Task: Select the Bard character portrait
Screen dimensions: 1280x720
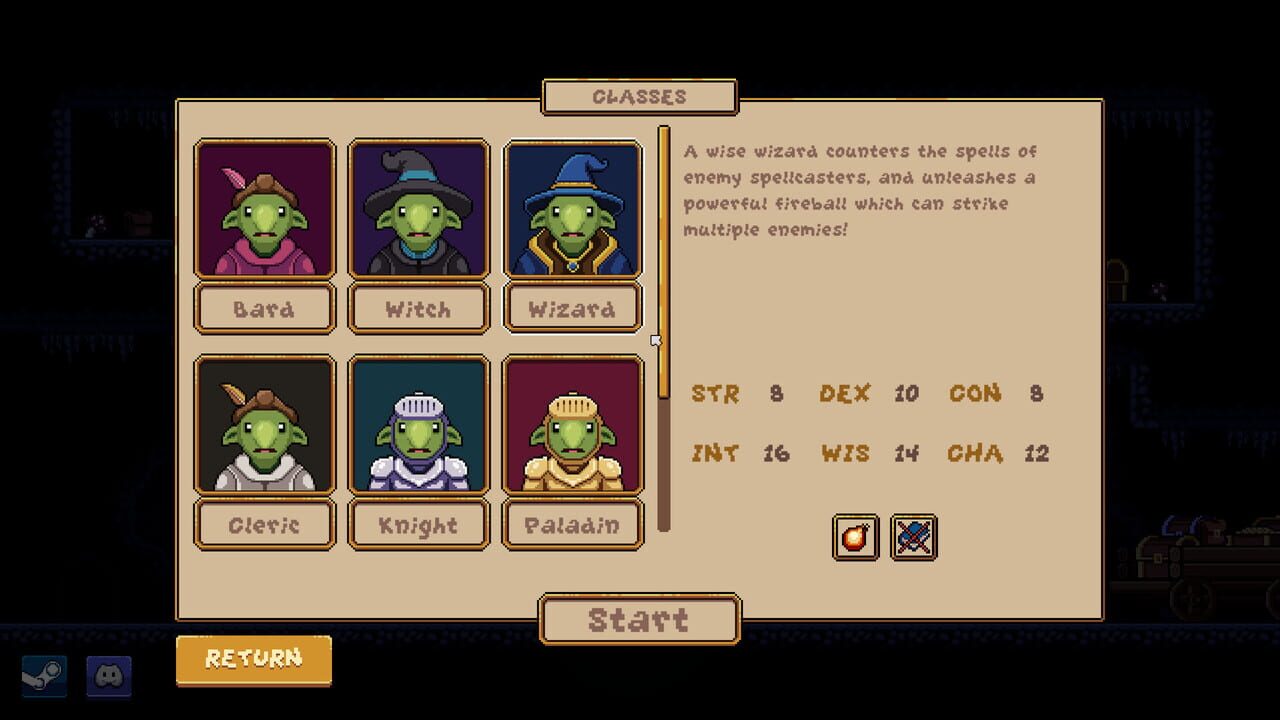Action: click(264, 210)
